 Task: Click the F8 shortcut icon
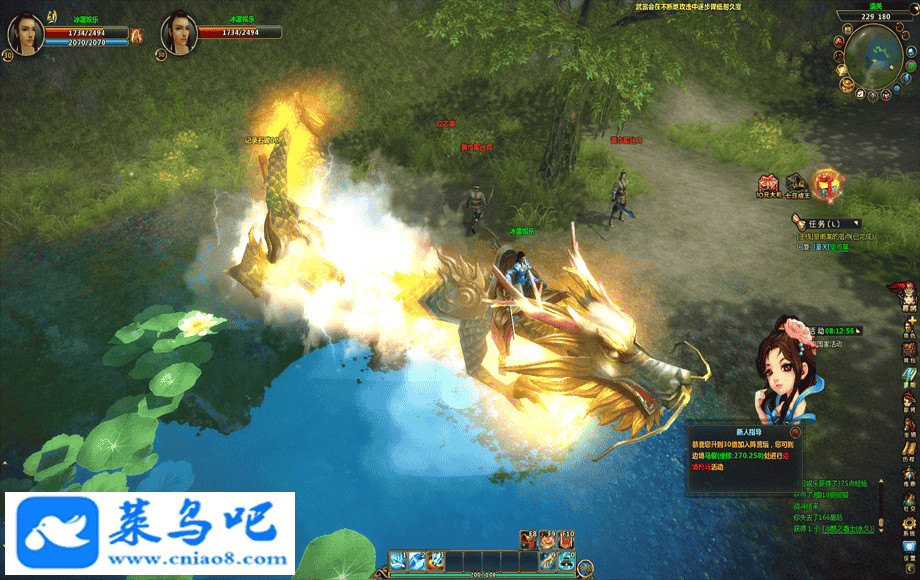[529, 540]
